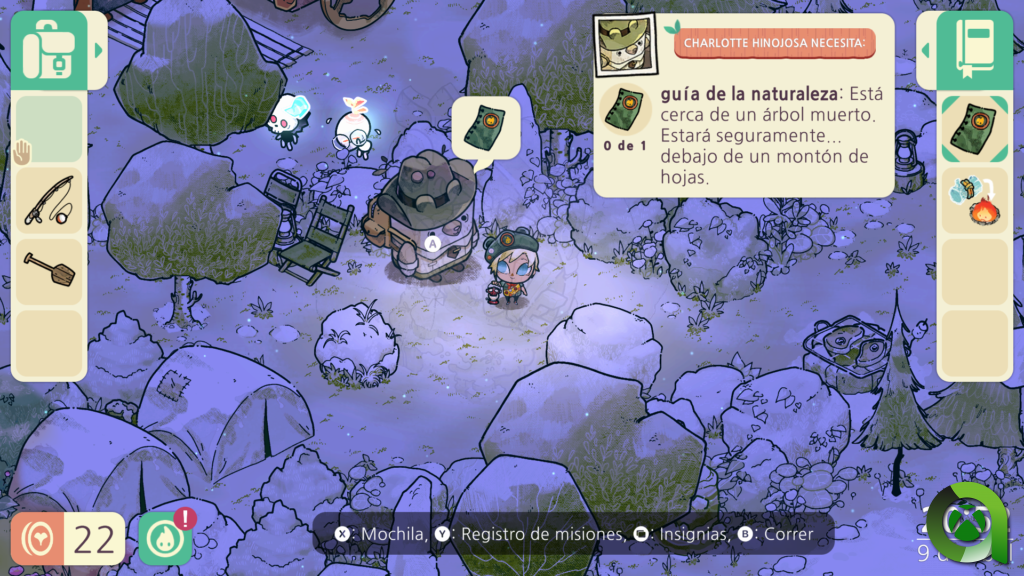
Task: Select the campfire quest entry
Action: [974, 200]
